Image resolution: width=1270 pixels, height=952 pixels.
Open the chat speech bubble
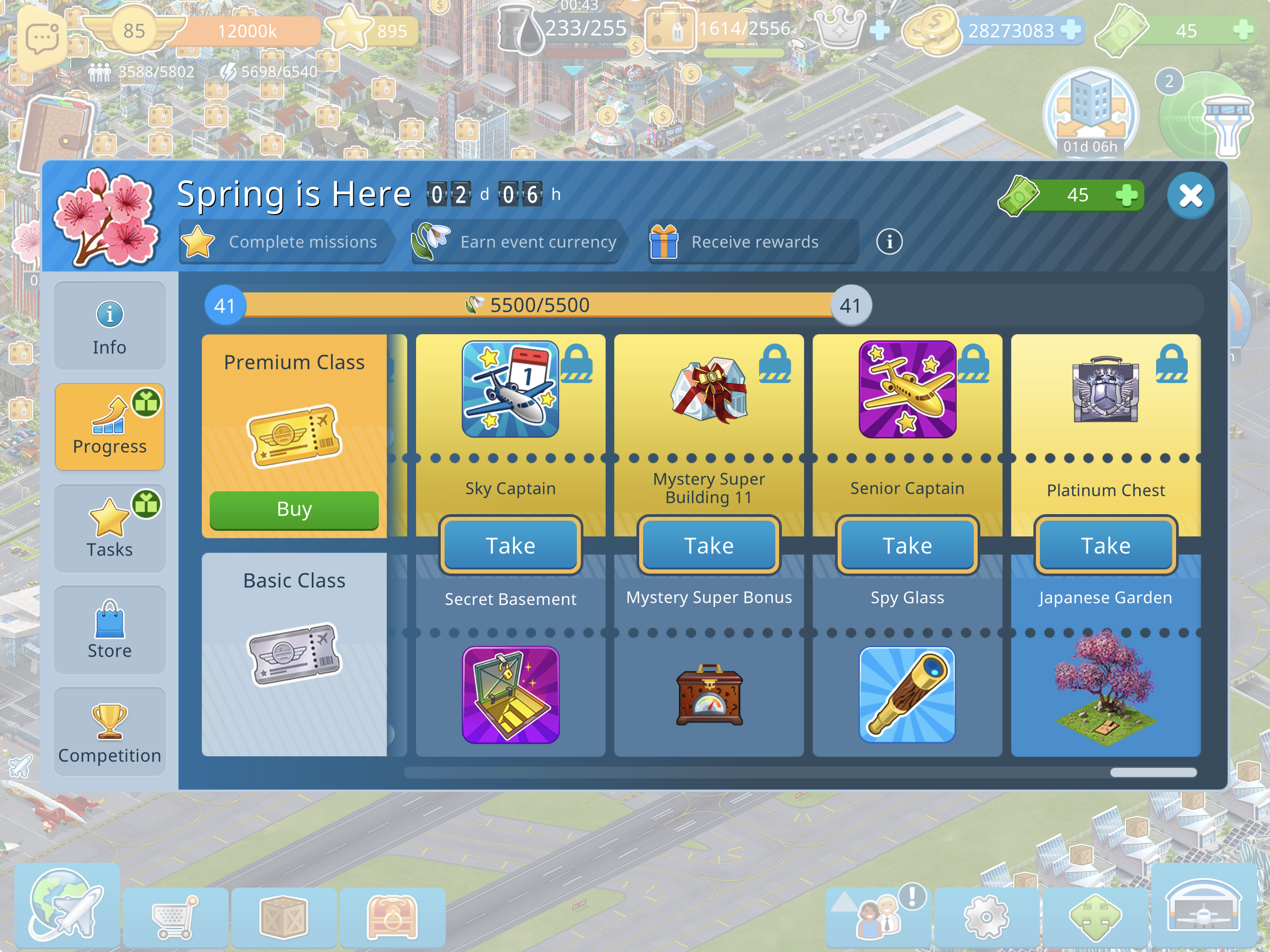coord(42,39)
